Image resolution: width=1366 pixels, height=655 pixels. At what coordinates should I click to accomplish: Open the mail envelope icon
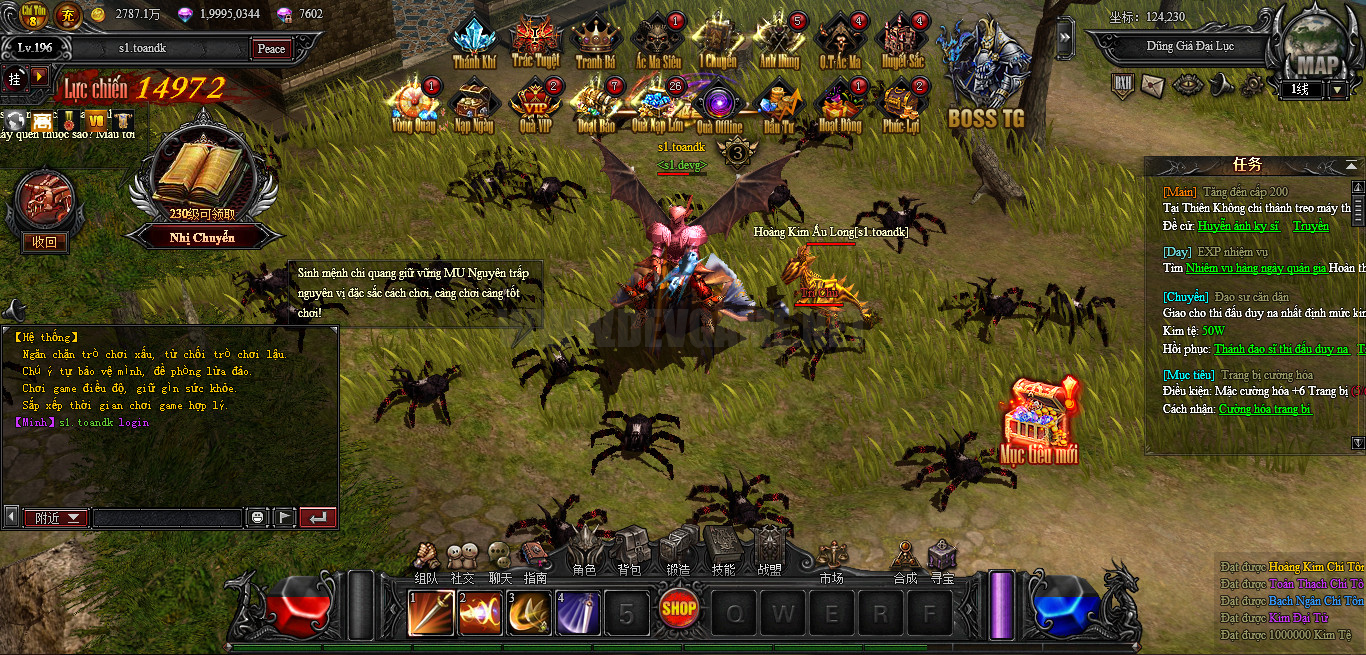1153,86
